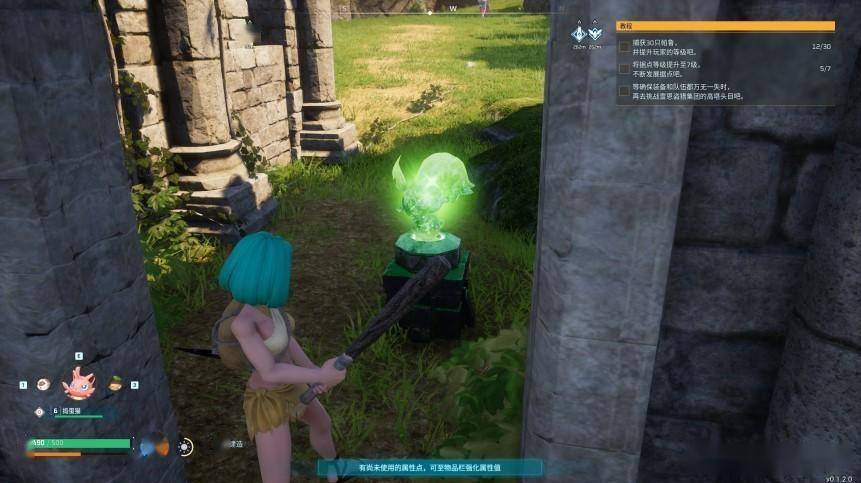Image resolution: width=861 pixels, height=483 pixels.
Task: Click the blue and orange temperature icon
Action: click(154, 446)
